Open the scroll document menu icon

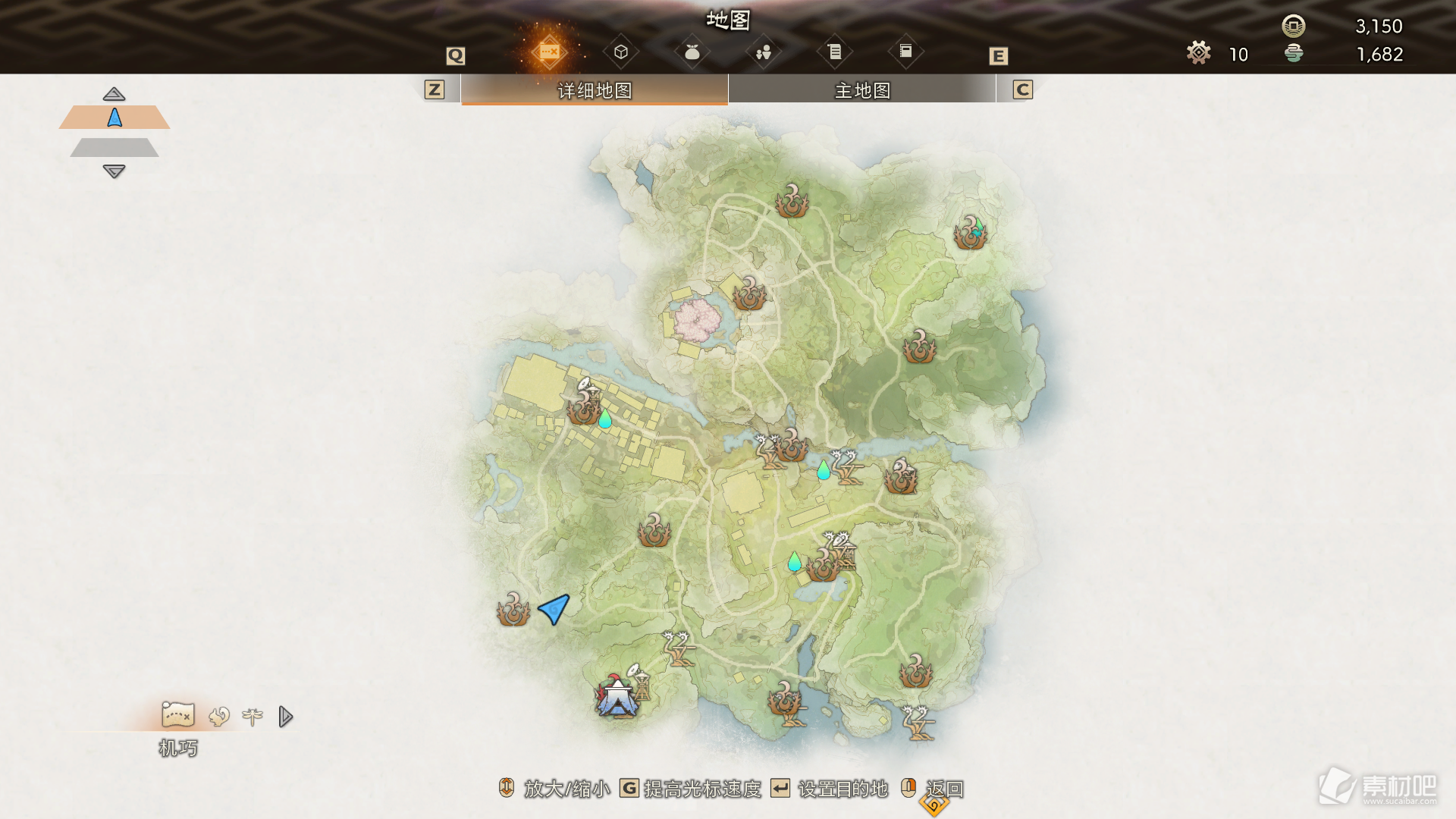834,52
